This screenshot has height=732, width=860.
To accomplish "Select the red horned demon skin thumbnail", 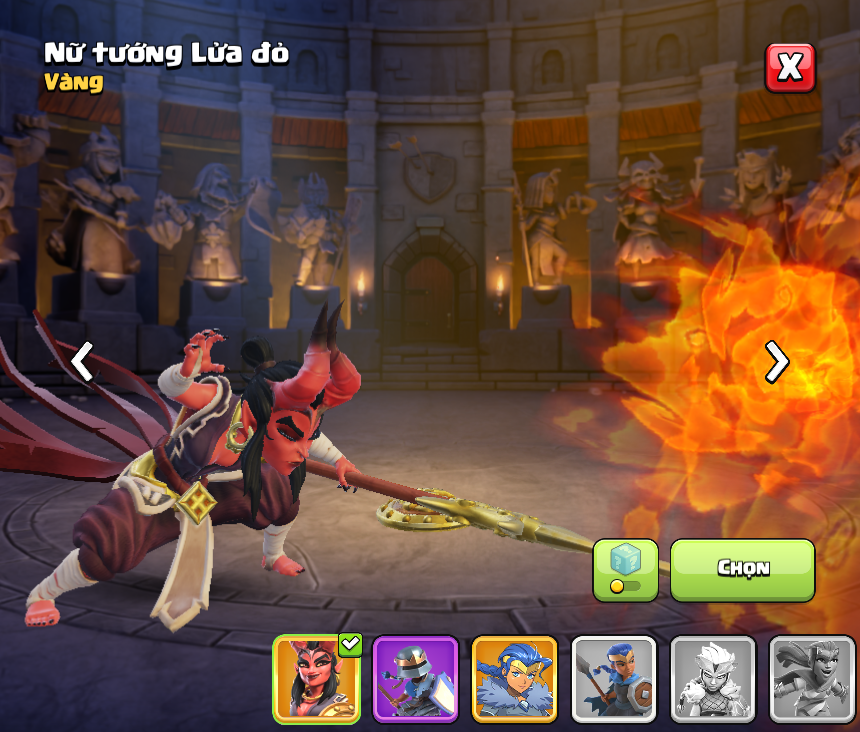I will (x=316, y=679).
